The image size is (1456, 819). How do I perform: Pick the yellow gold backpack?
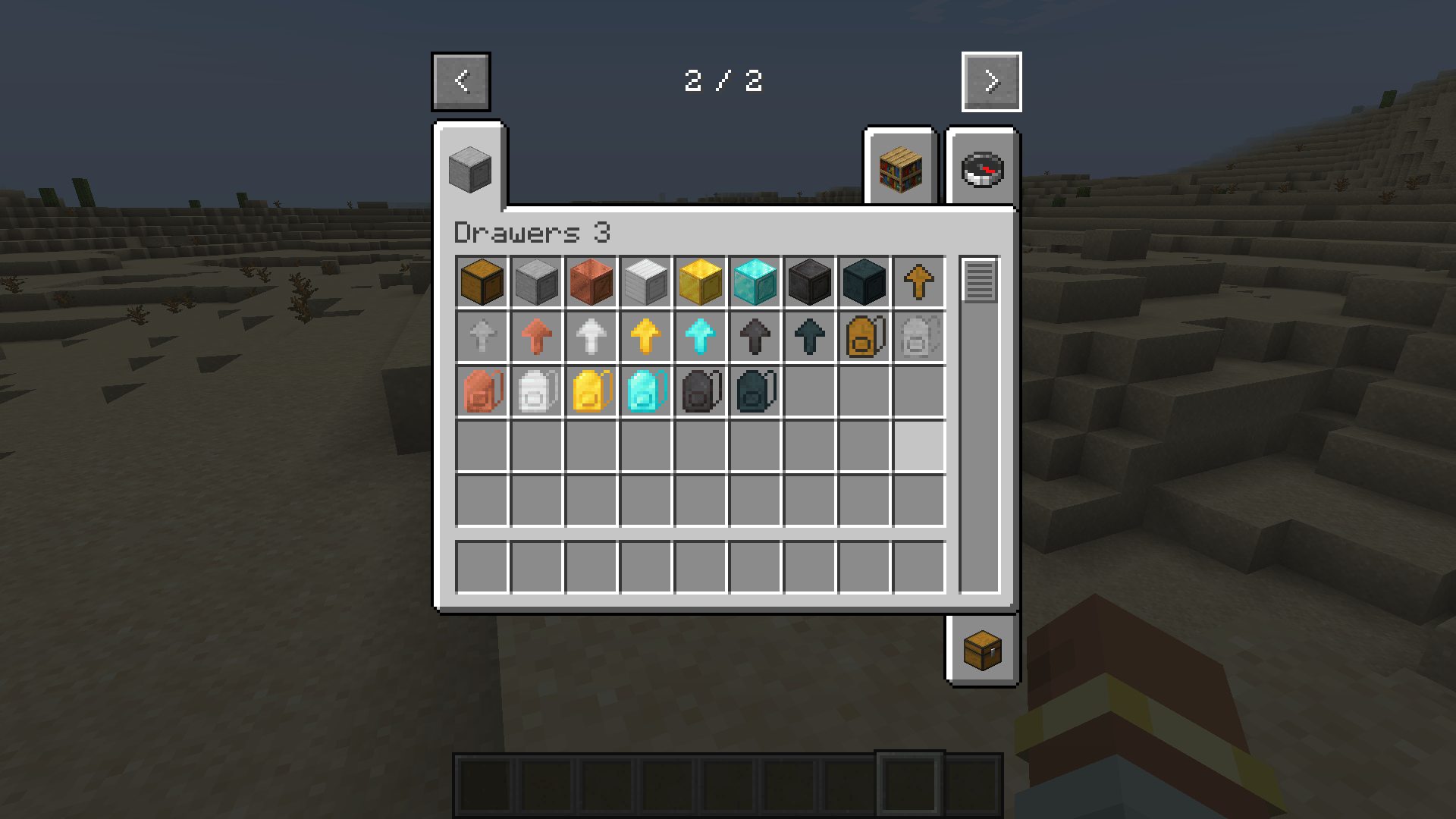pyautogui.click(x=591, y=391)
